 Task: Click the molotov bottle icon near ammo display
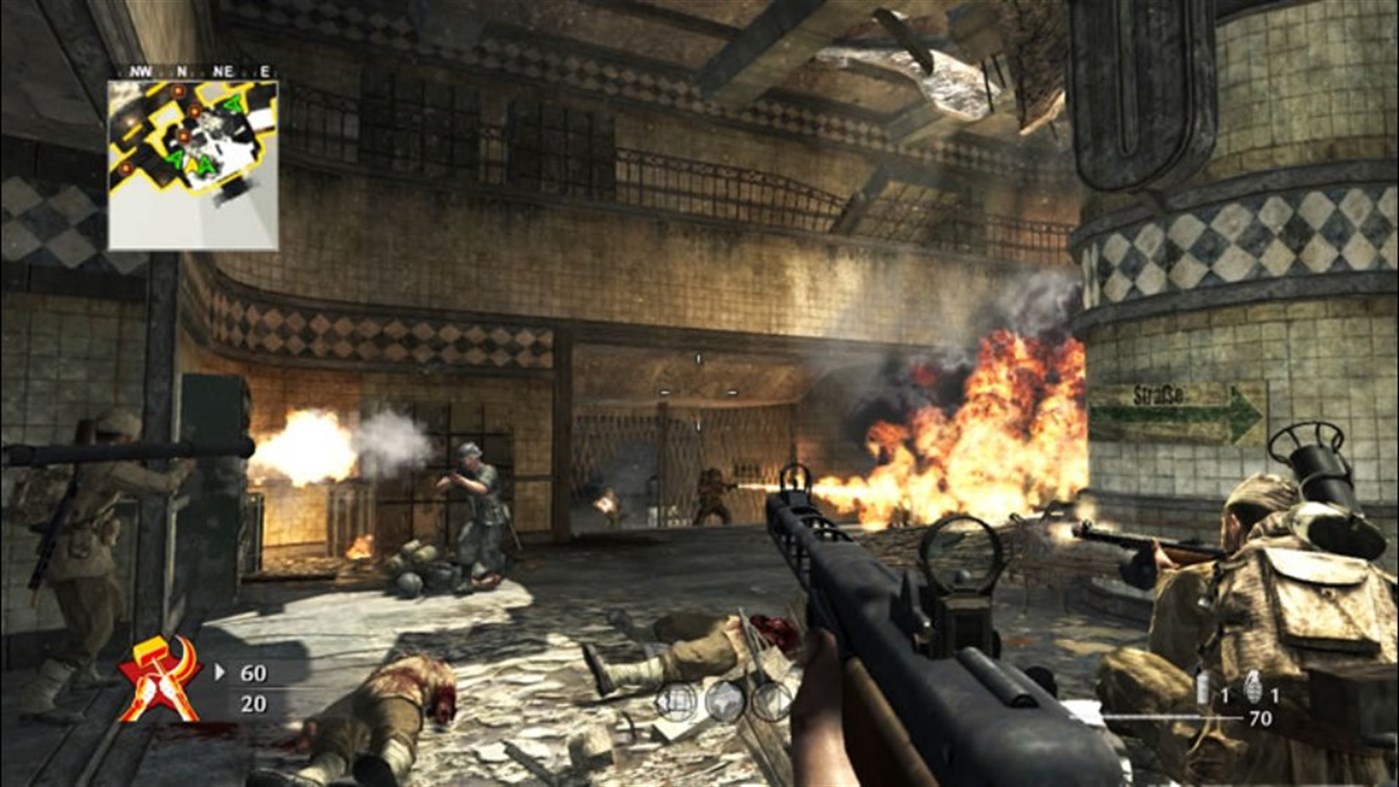coord(1202,687)
